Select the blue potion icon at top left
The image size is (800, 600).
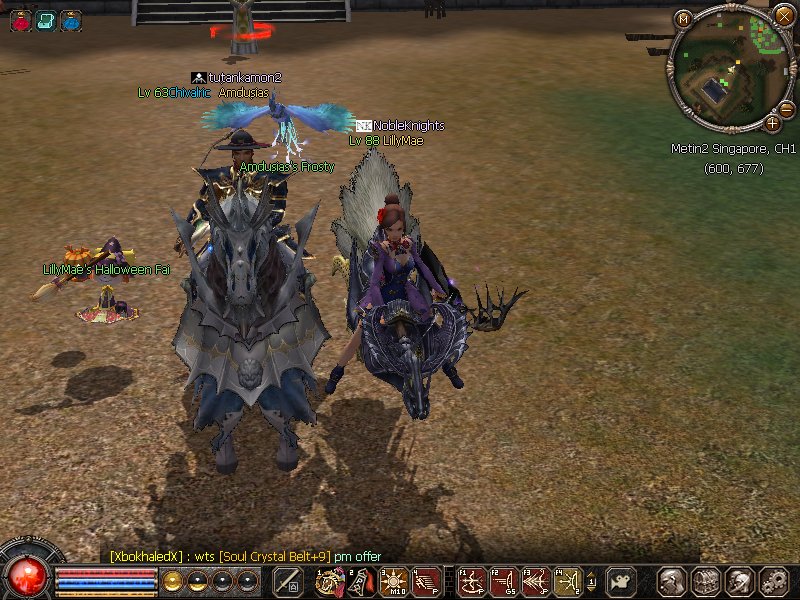point(71,20)
